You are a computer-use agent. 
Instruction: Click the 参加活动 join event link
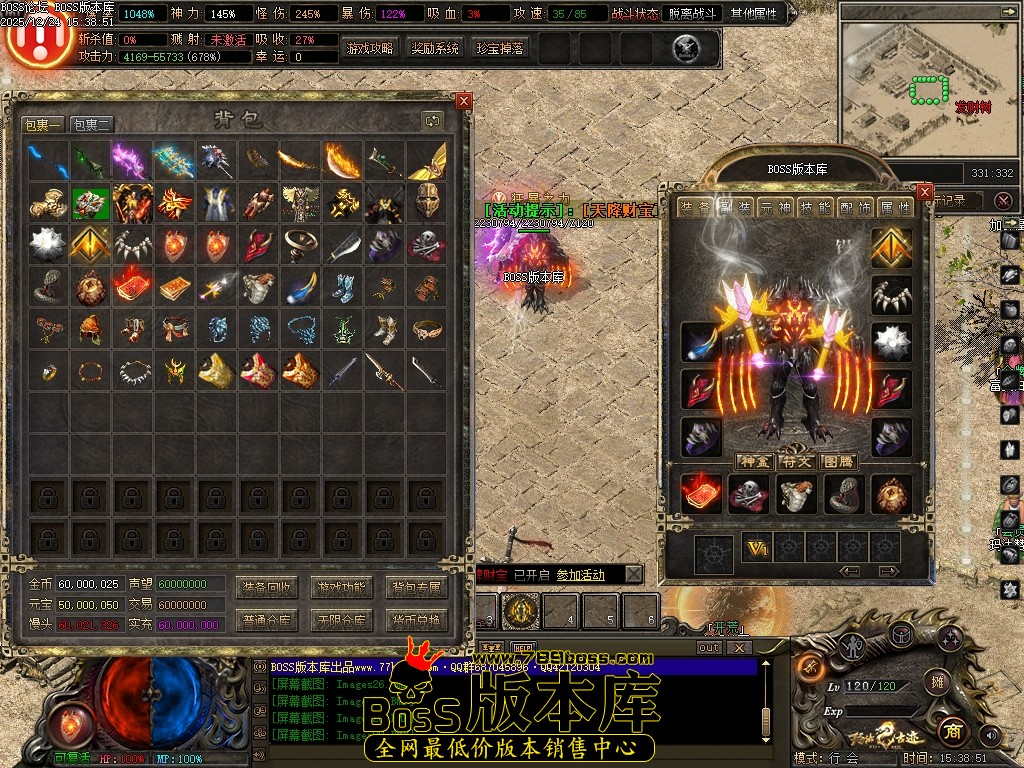tap(580, 575)
